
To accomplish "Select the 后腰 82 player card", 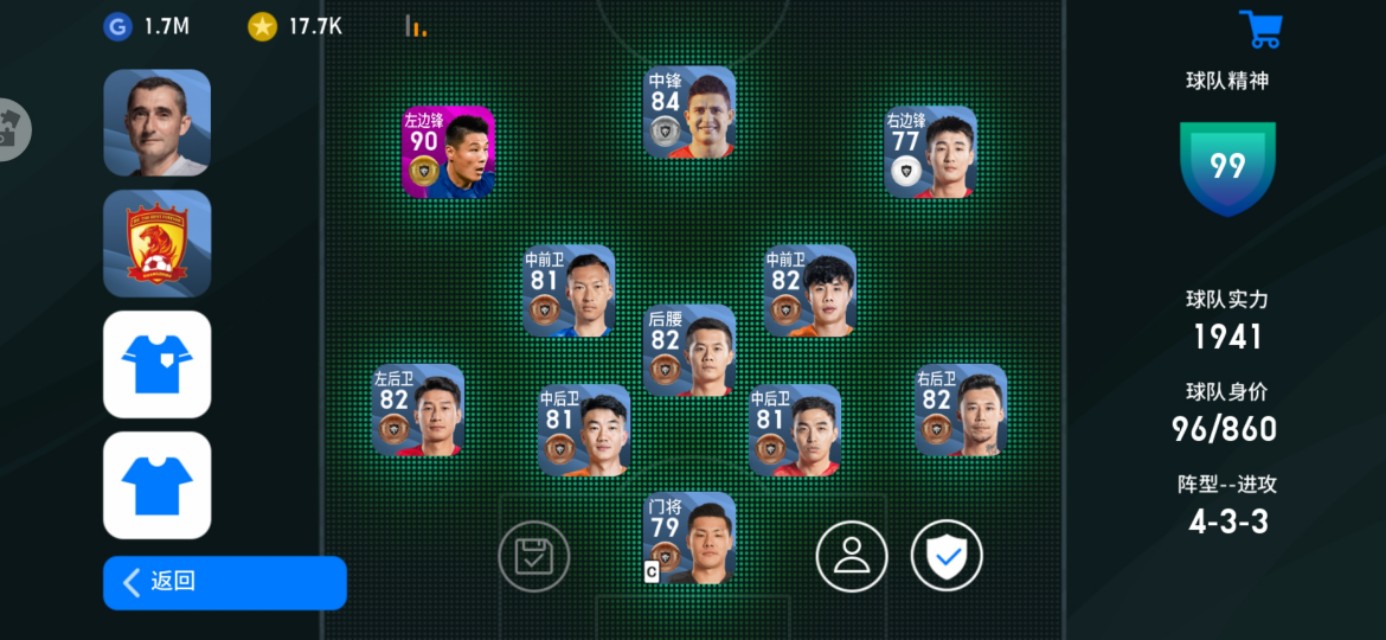I will click(x=689, y=350).
